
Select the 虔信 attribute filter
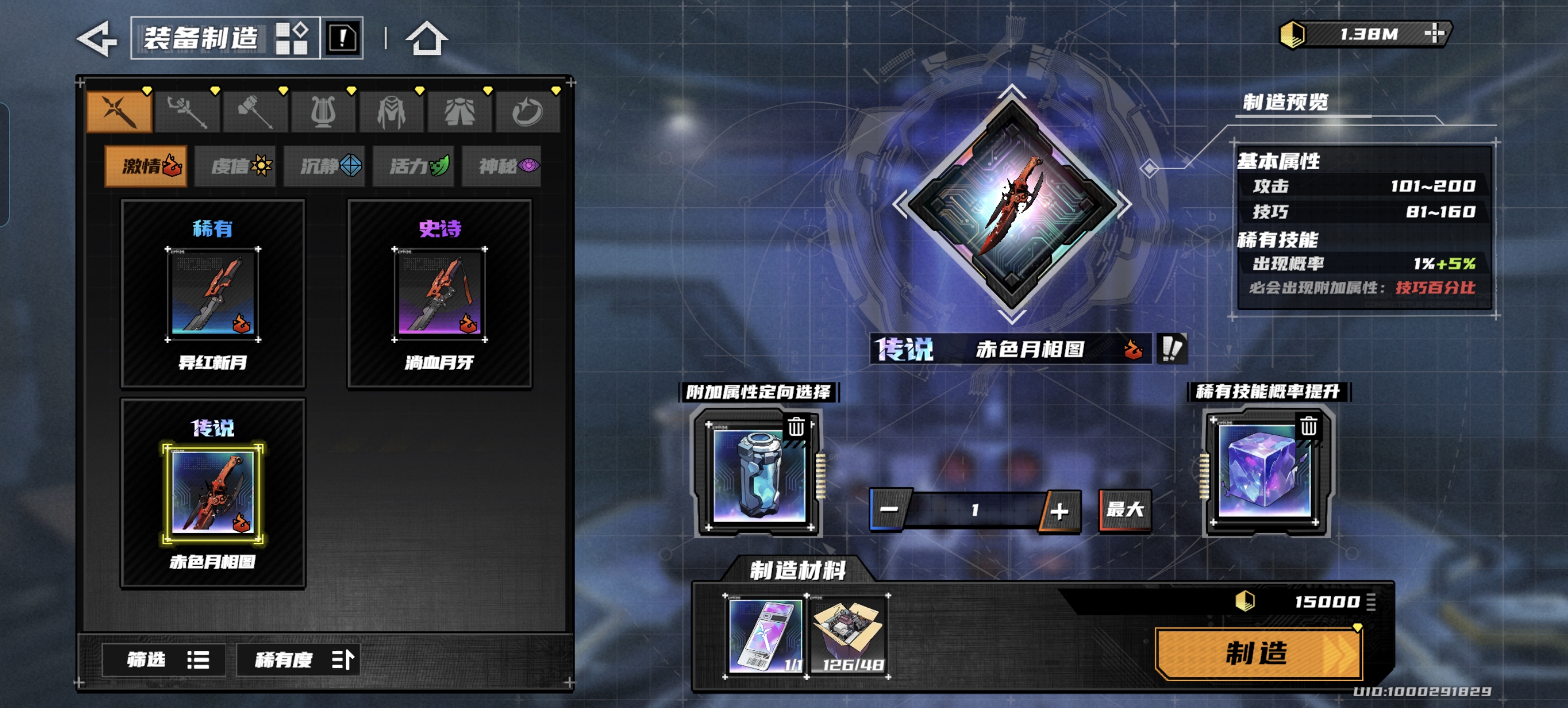(x=236, y=166)
